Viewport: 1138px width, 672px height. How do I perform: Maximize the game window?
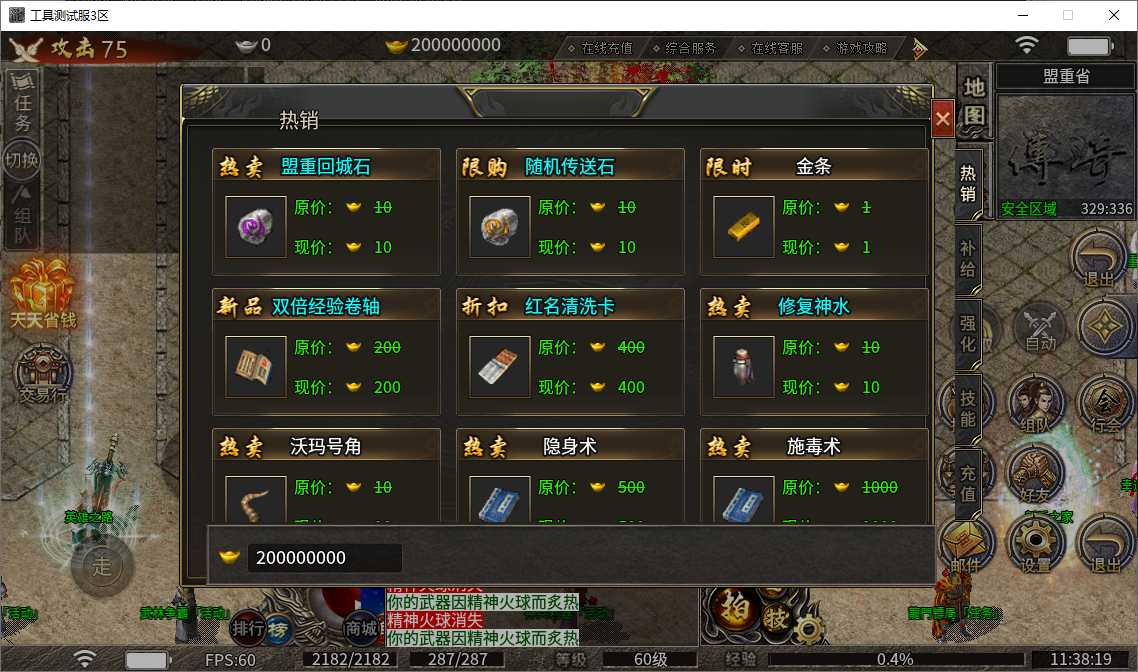click(1068, 15)
